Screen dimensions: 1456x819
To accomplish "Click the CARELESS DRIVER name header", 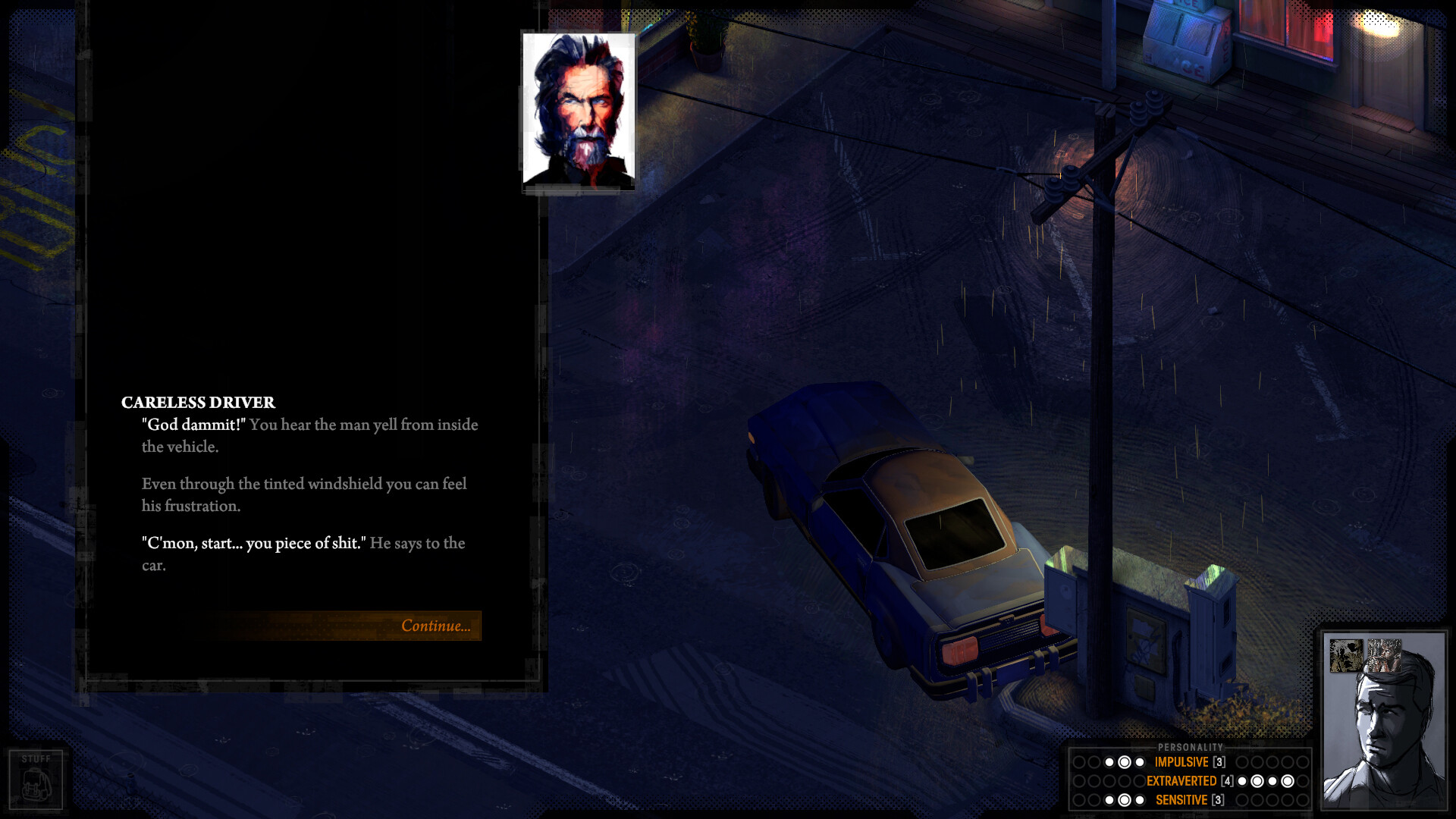I will (x=198, y=403).
